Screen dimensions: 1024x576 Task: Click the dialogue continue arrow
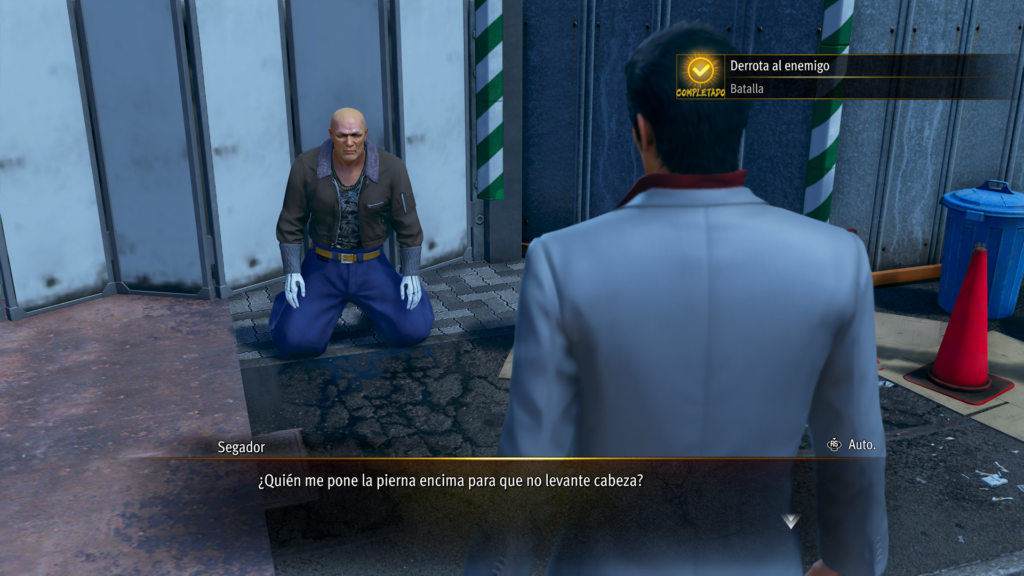pos(790,521)
